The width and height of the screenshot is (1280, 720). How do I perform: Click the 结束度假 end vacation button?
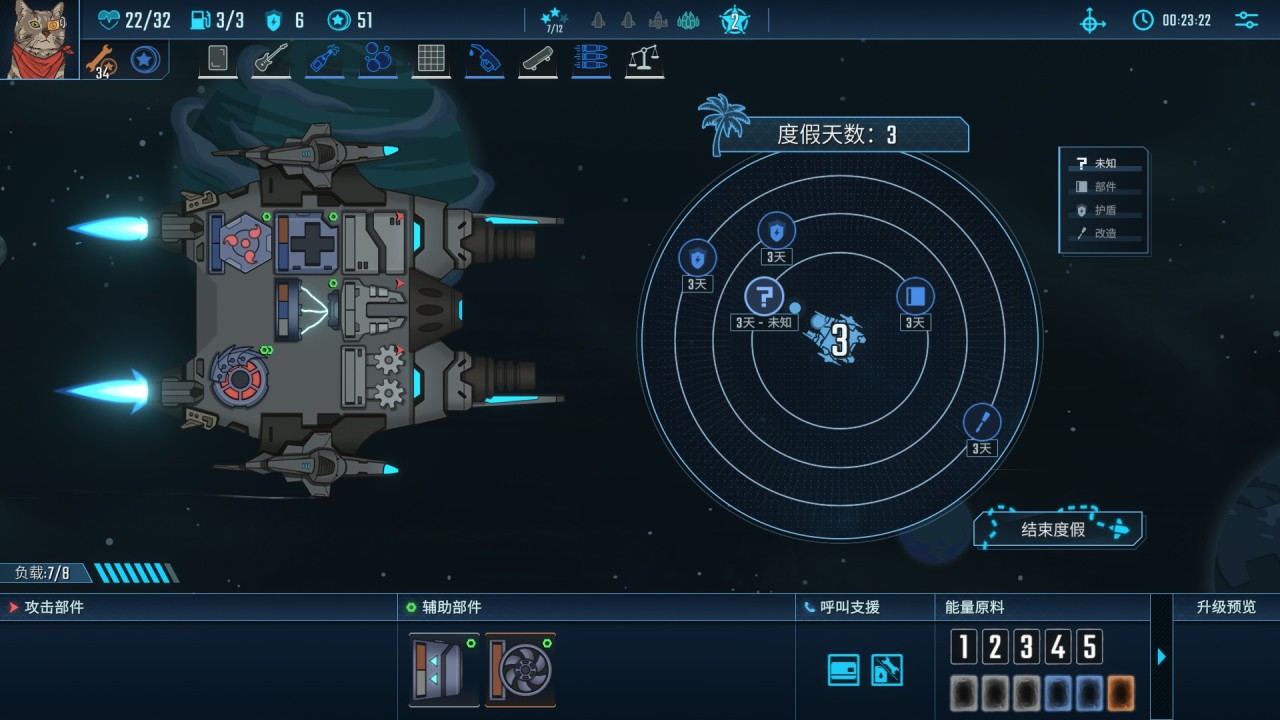pos(1058,529)
